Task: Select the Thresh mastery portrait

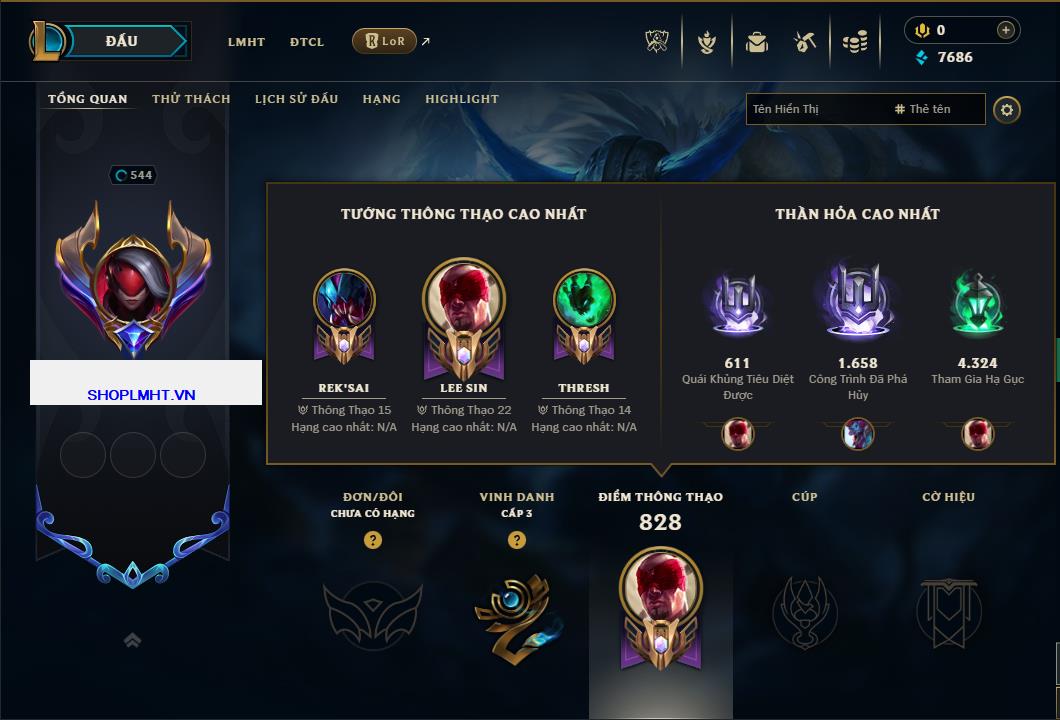Action: click(584, 299)
